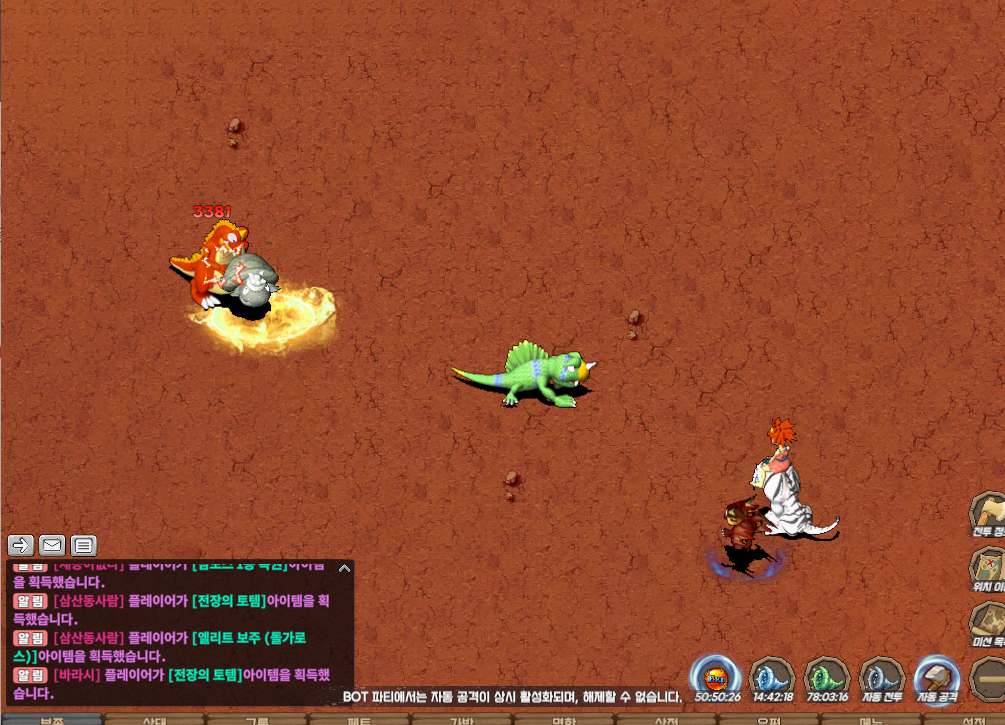Screen dimensions: 1005x725
Task: Open the mail envelope button
Action: point(52,545)
